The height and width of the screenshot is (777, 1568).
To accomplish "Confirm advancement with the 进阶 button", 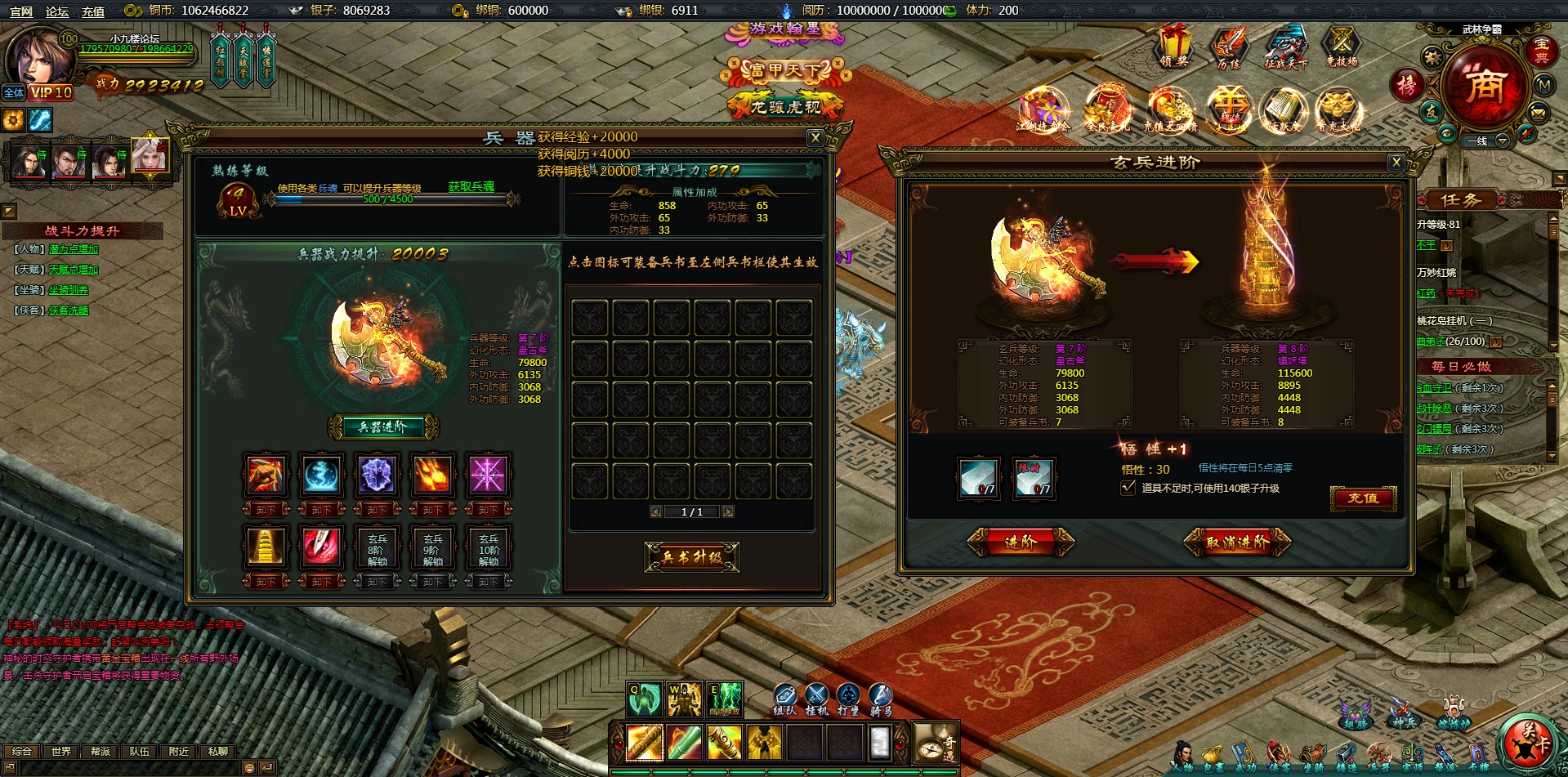I will (1020, 542).
